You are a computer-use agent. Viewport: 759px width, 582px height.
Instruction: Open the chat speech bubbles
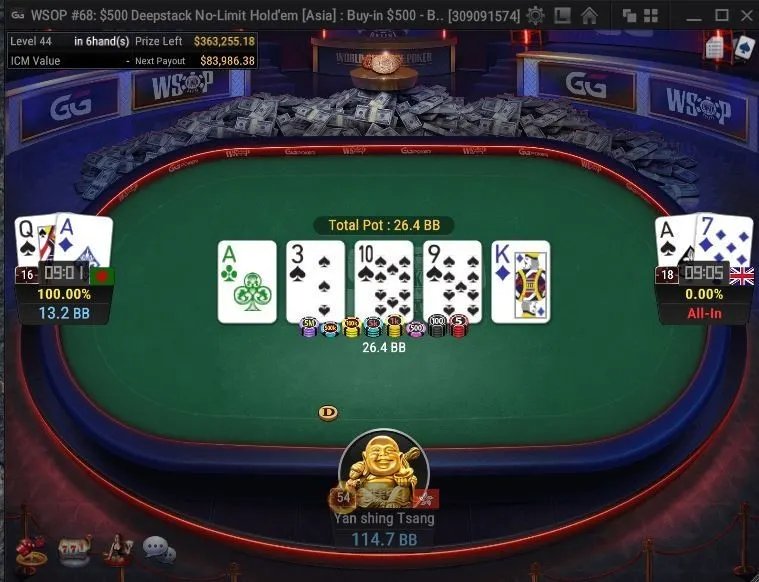click(158, 549)
